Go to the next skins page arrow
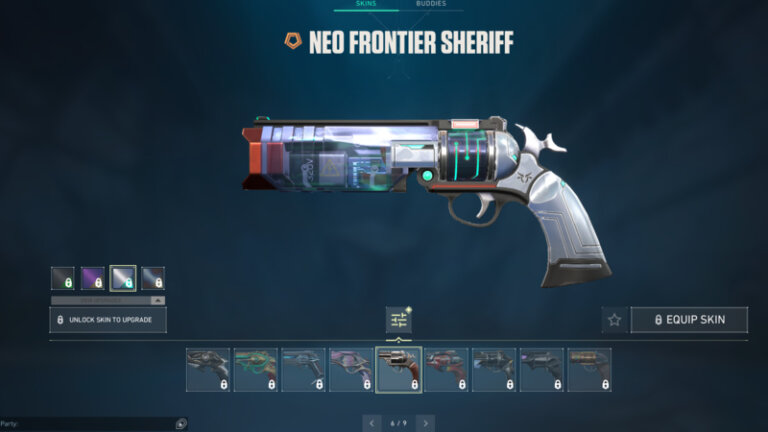This screenshot has height=432, width=768. [425, 424]
